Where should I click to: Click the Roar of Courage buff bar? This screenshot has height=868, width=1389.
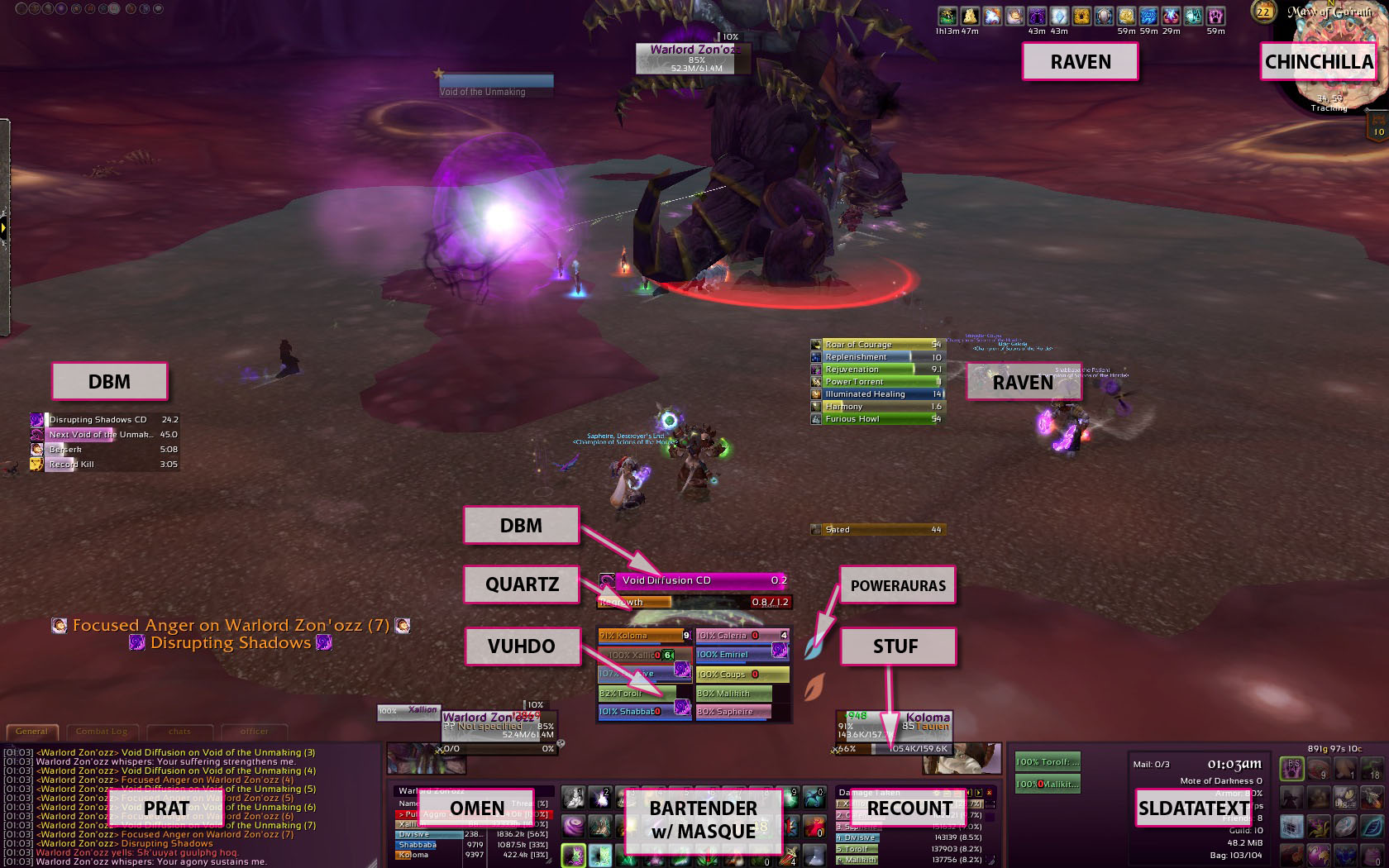(x=878, y=345)
